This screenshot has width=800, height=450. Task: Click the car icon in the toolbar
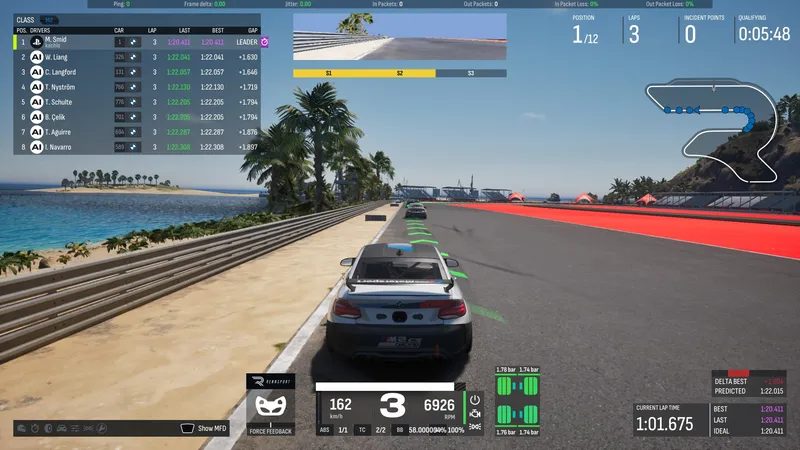click(x=63, y=428)
